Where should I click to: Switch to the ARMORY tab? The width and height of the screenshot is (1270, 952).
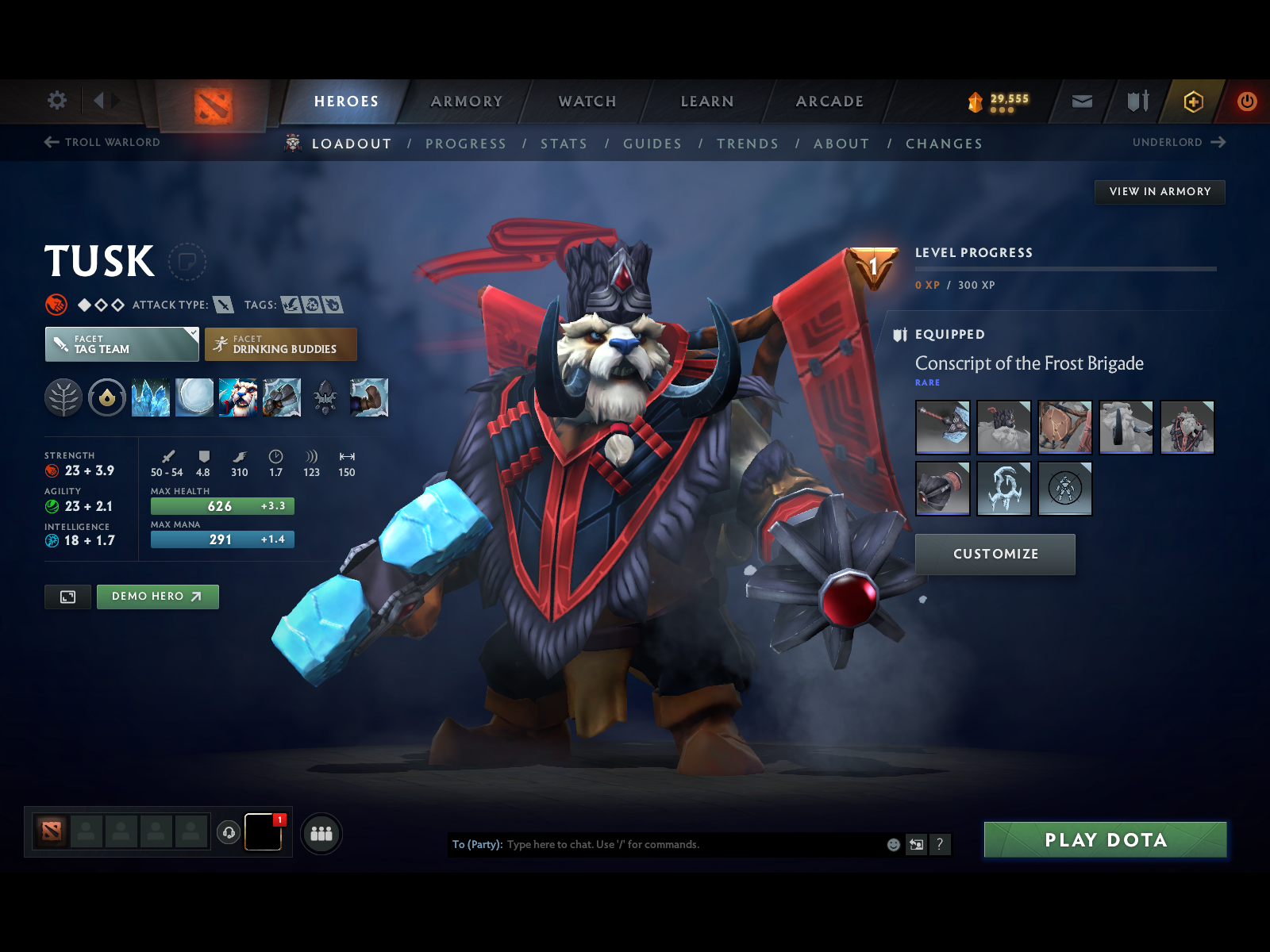(x=467, y=102)
